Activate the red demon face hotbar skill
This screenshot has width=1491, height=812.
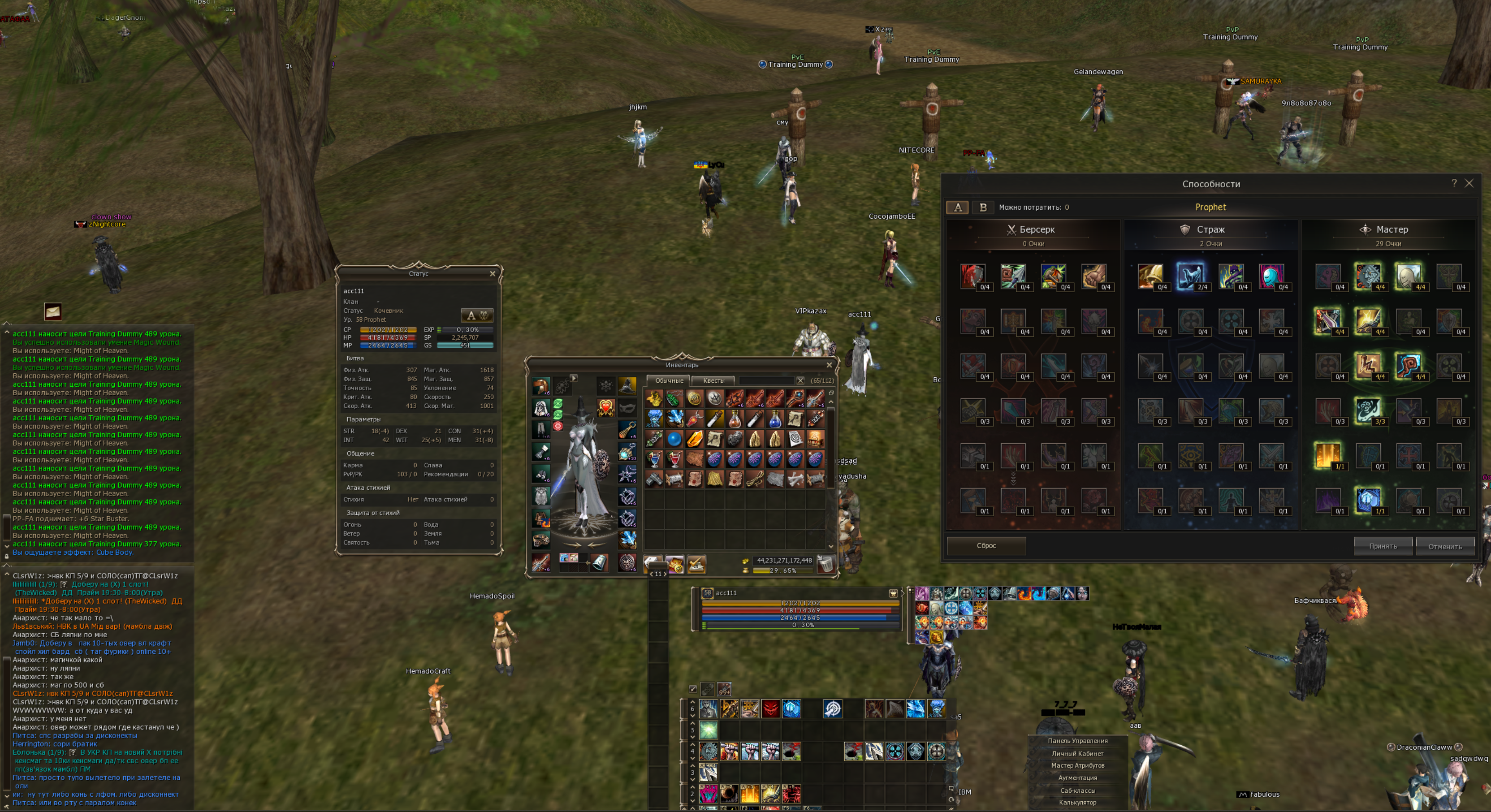770,708
